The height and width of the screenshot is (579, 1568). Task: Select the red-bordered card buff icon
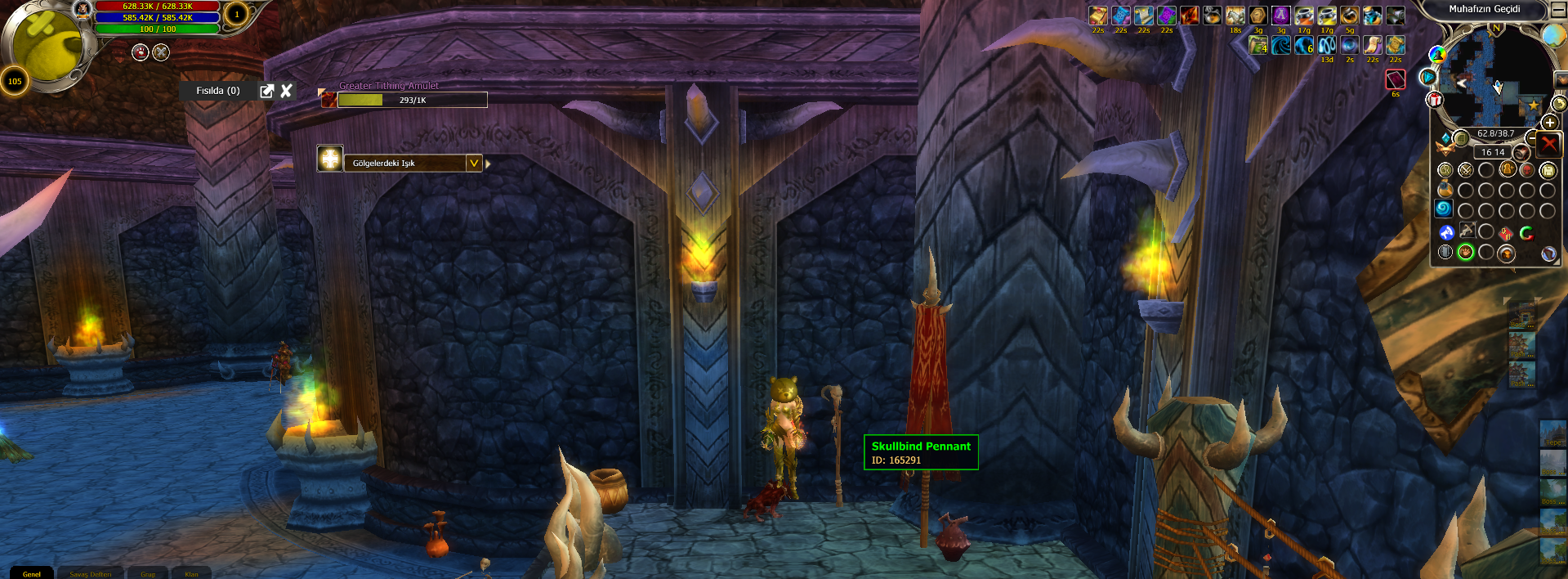1396,79
